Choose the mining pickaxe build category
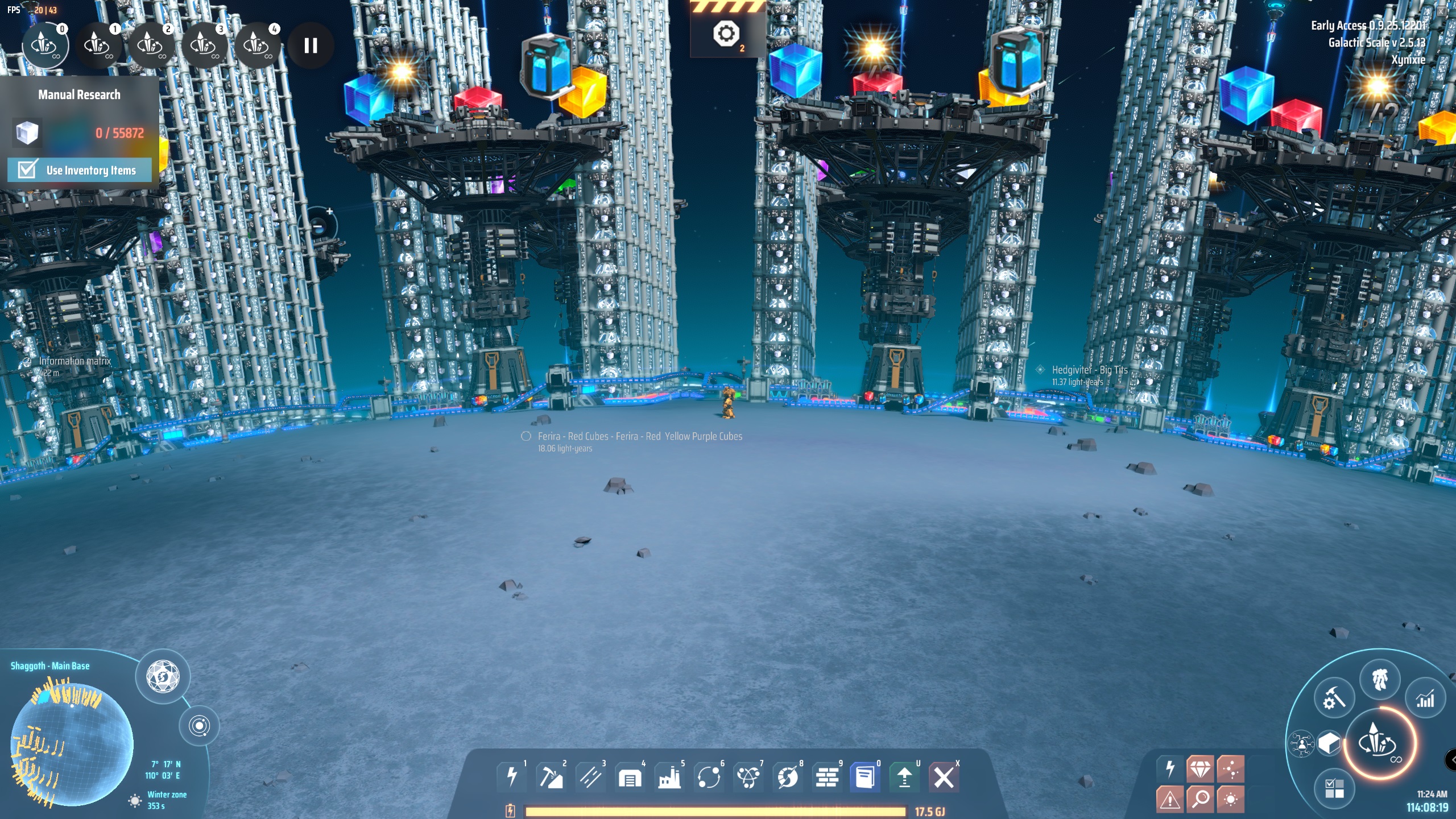The image size is (1456, 819). pos(551,776)
